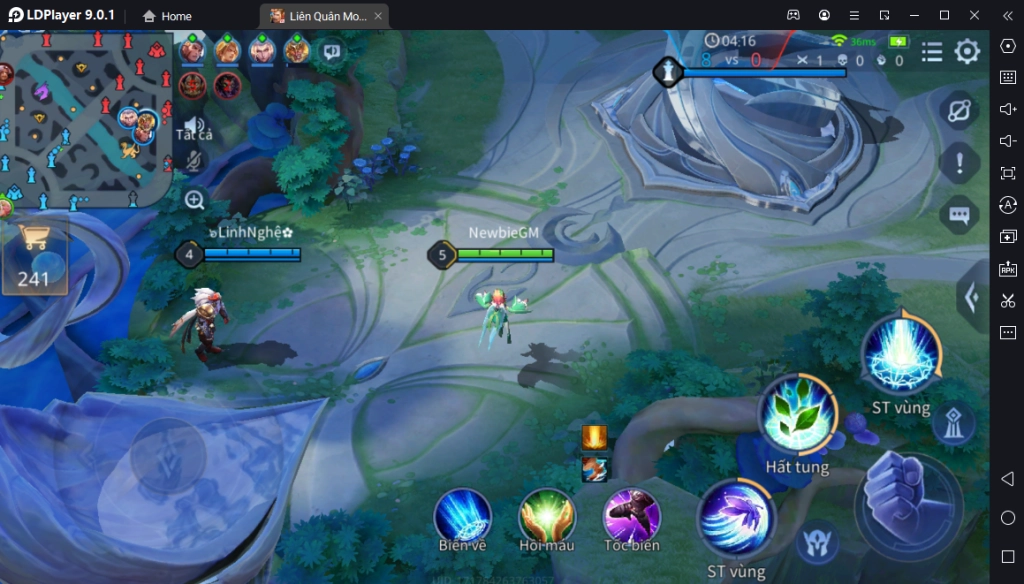Tap the fist basic attack button

[907, 501]
